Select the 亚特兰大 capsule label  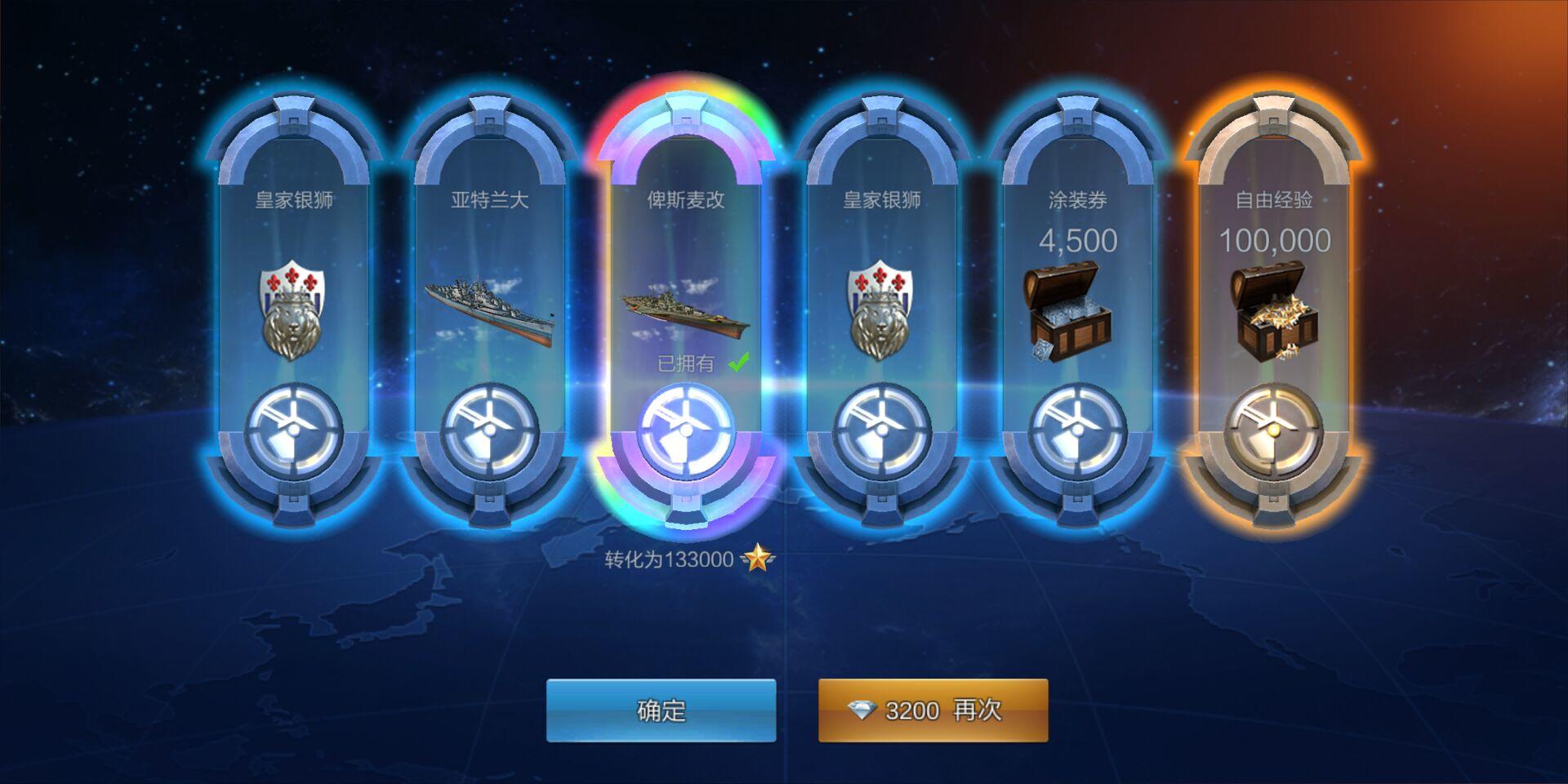[488, 198]
